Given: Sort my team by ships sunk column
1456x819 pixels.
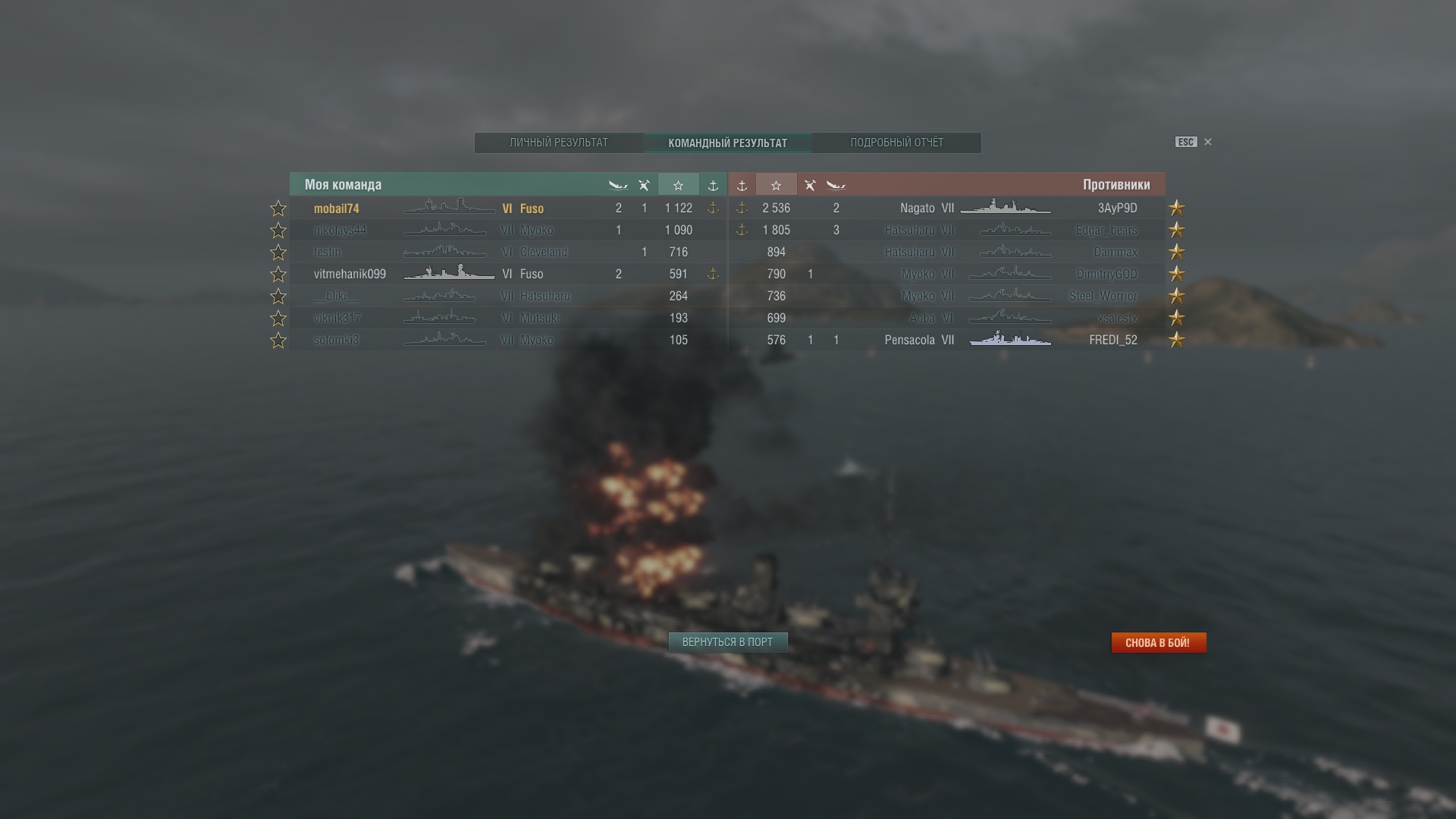Looking at the screenshot, I should click(x=618, y=185).
